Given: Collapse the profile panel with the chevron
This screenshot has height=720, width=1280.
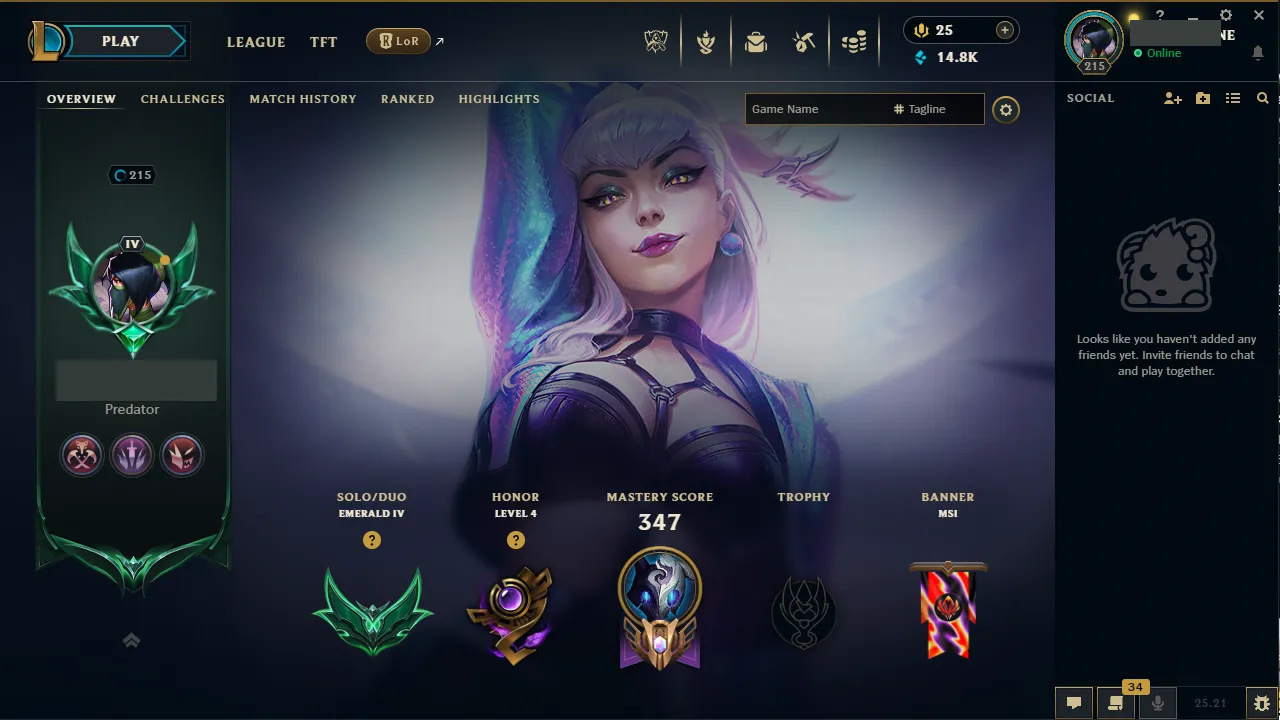Looking at the screenshot, I should [x=131, y=640].
